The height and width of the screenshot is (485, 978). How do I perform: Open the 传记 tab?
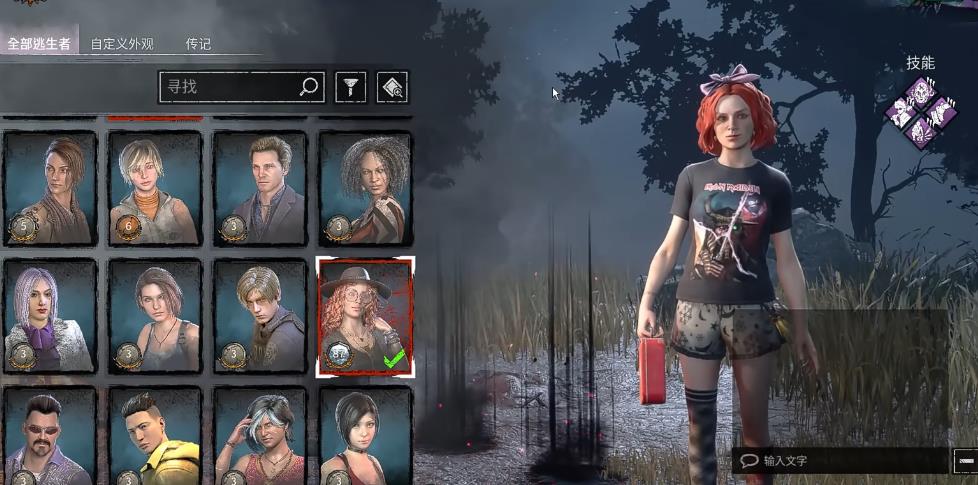click(198, 44)
